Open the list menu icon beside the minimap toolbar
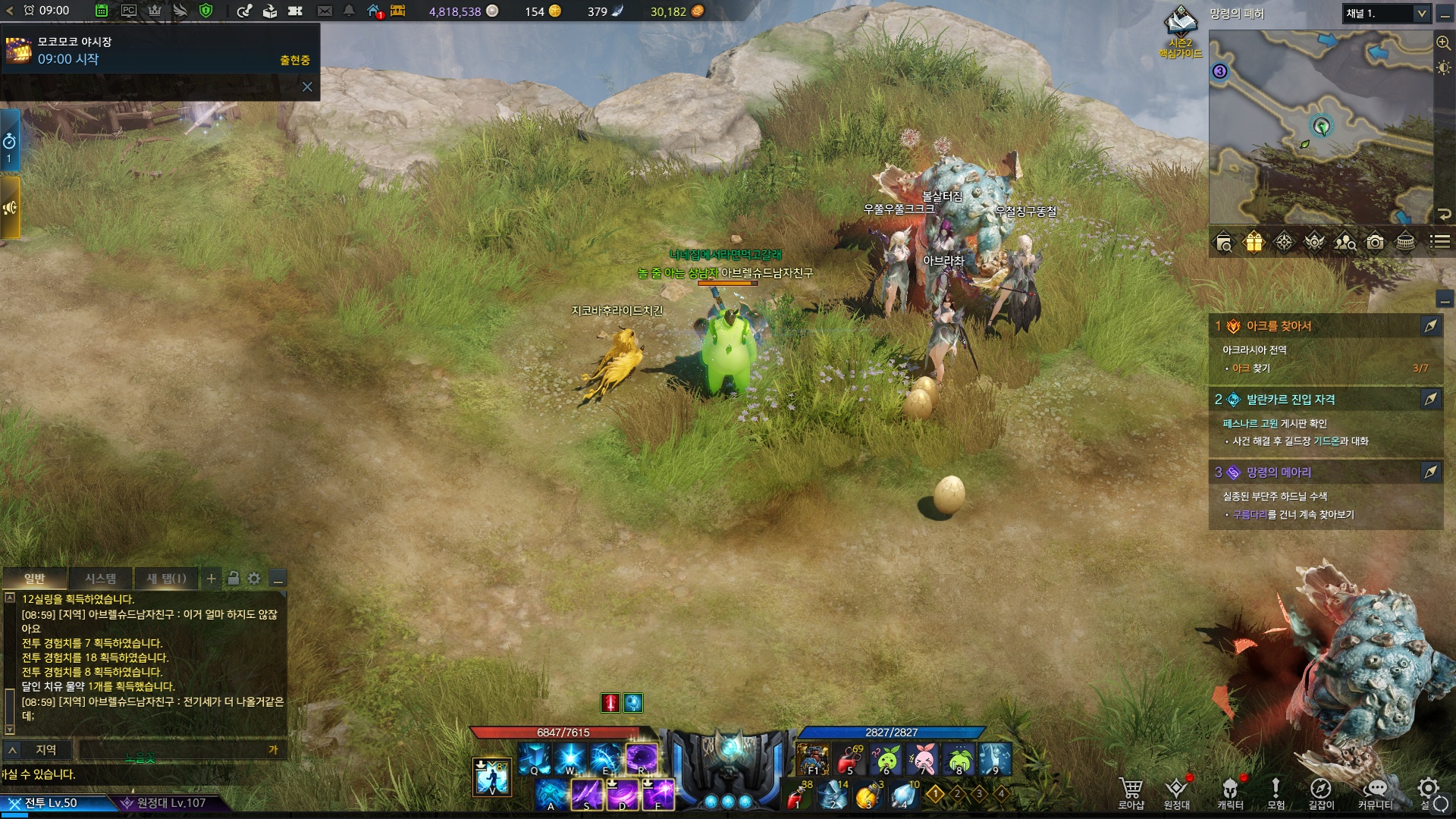The width and height of the screenshot is (1456, 819). (x=1439, y=242)
